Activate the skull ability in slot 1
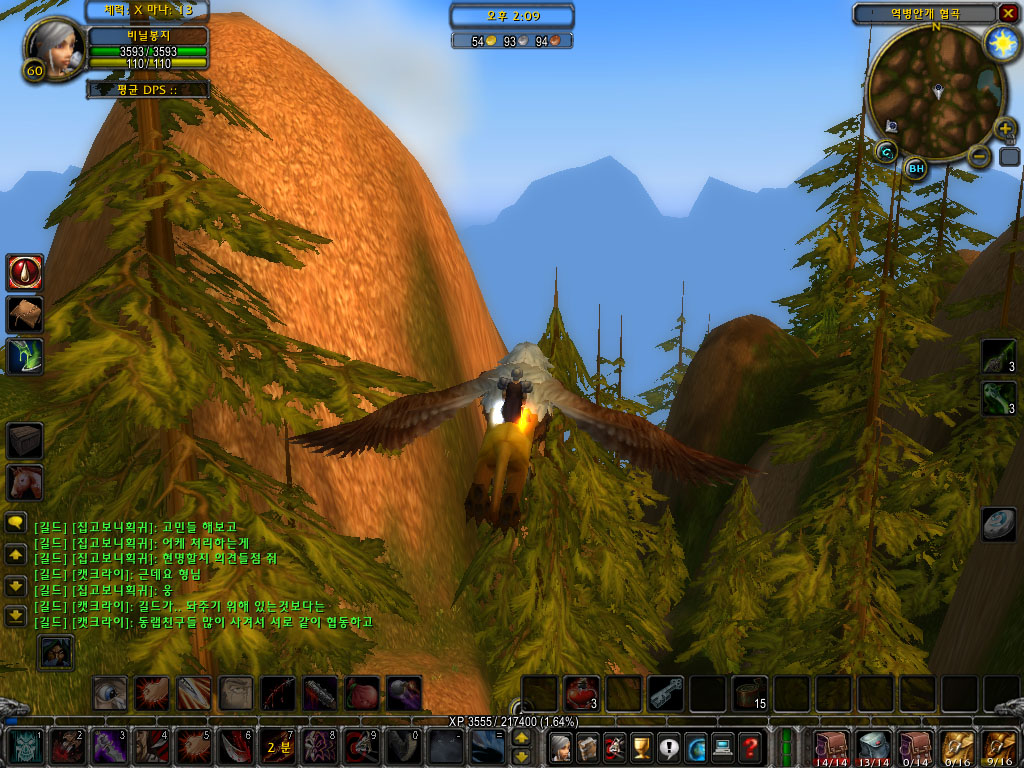The height and width of the screenshot is (768, 1024). point(27,746)
